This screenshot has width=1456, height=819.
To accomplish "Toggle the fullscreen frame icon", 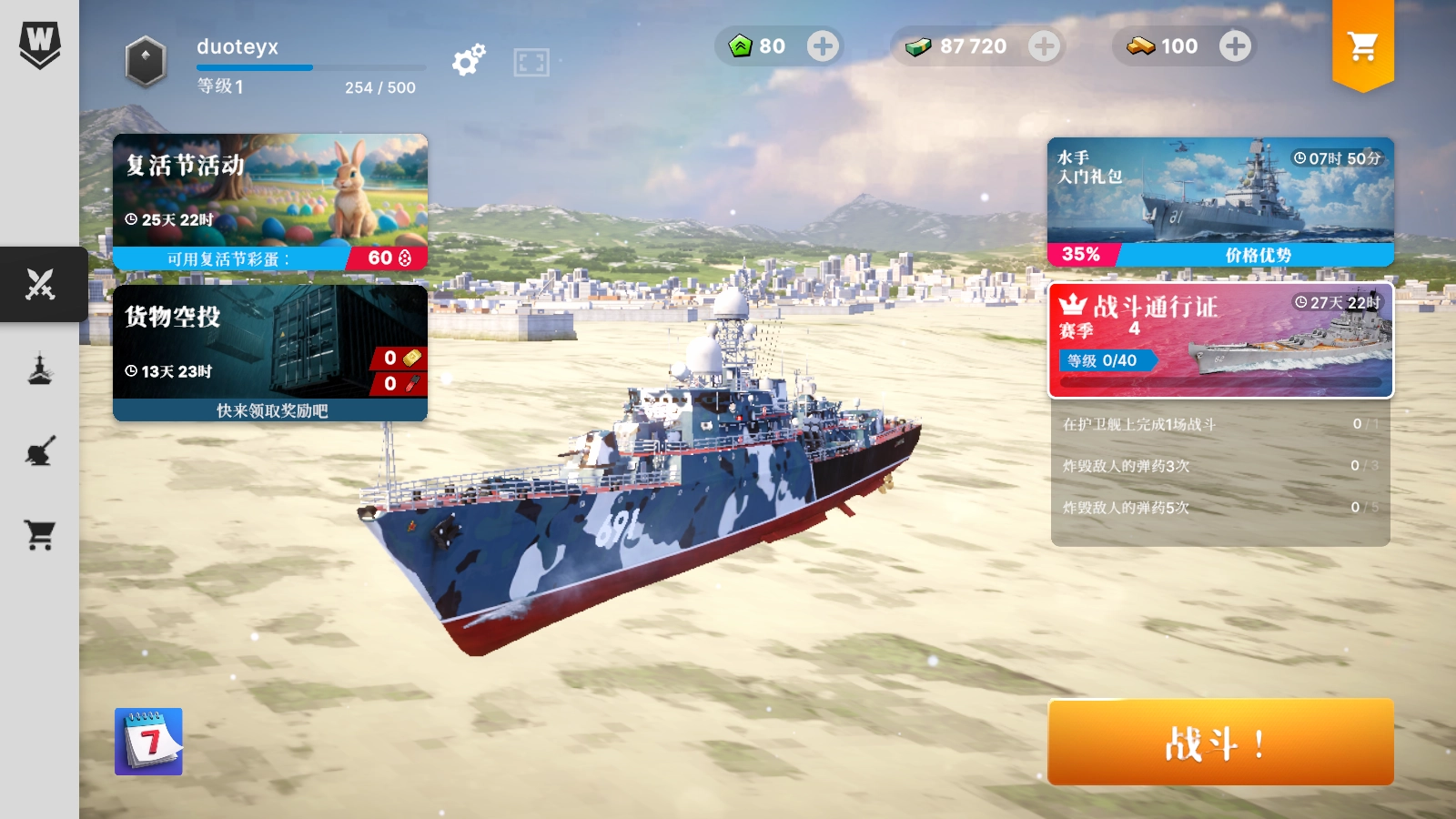I will 531,62.
